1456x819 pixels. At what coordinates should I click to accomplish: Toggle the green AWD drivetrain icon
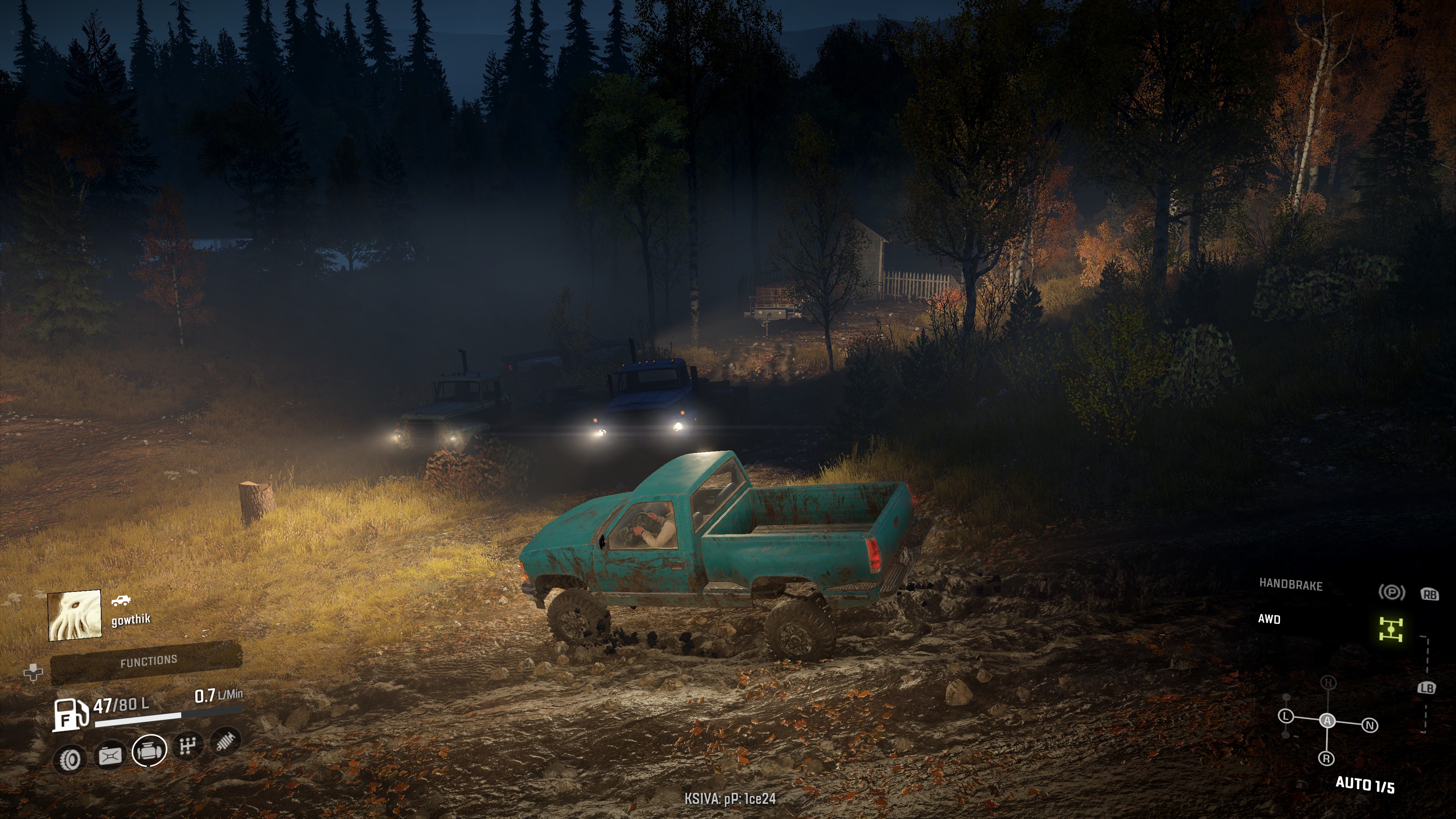tap(1390, 629)
